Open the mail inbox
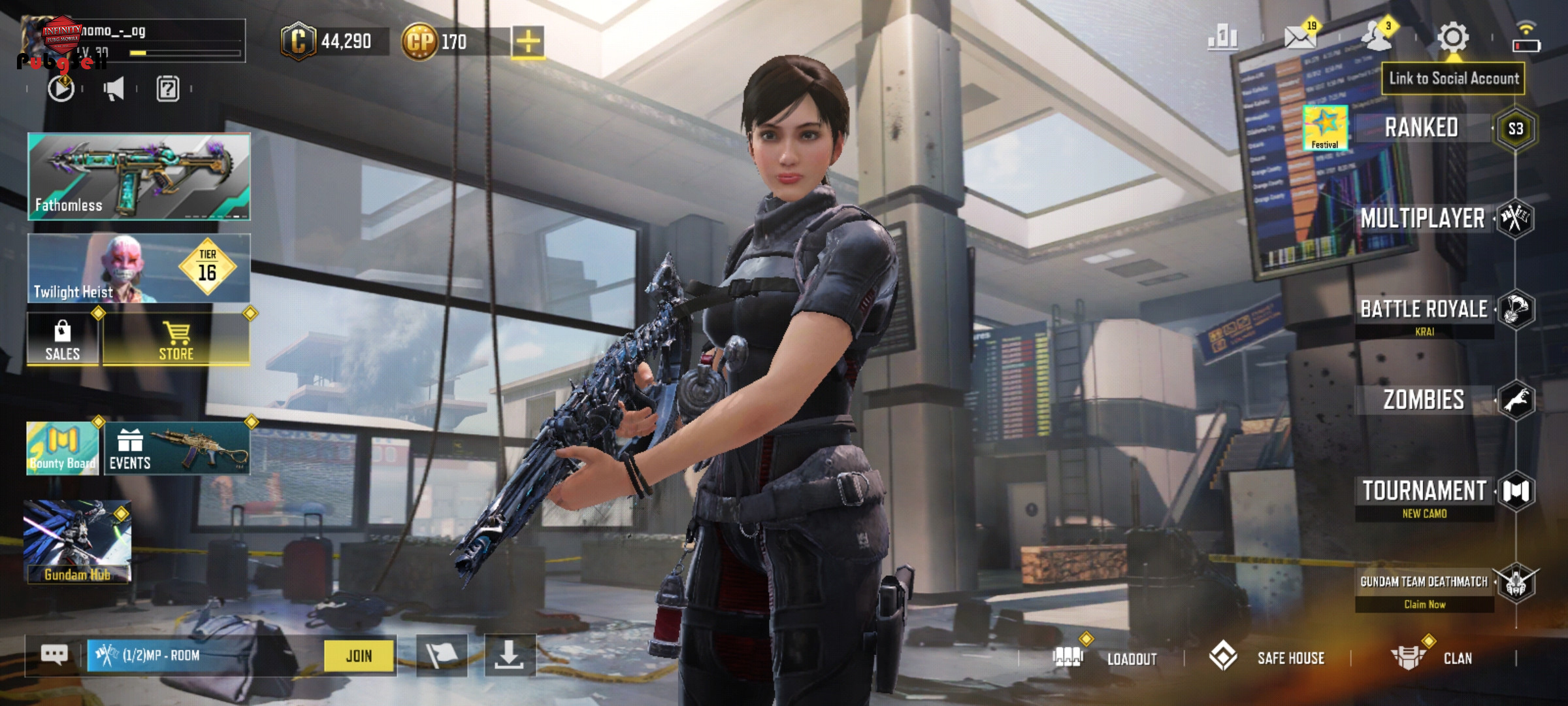Image resolution: width=1568 pixels, height=706 pixels. (x=1300, y=37)
